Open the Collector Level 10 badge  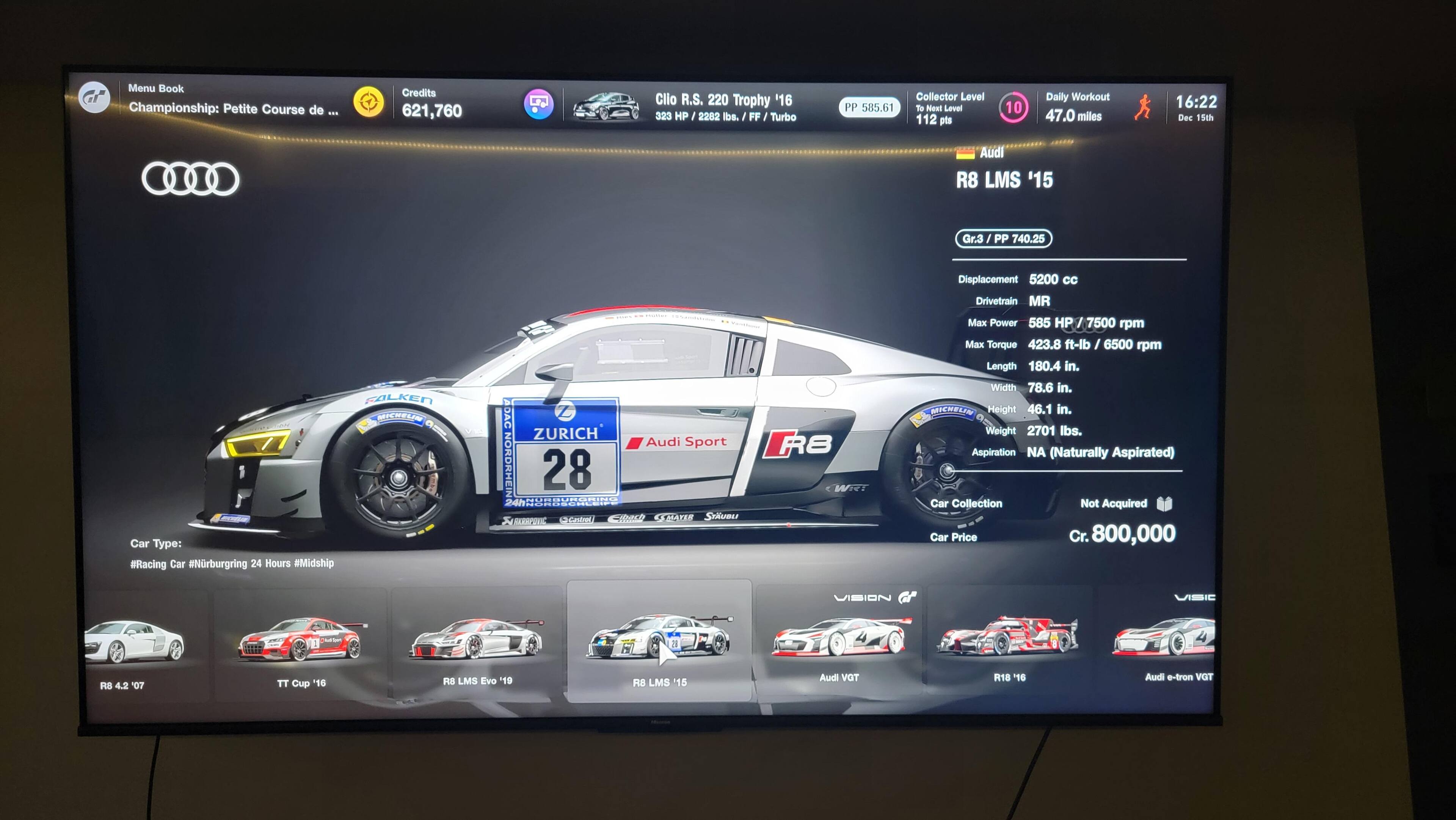[x=1013, y=107]
